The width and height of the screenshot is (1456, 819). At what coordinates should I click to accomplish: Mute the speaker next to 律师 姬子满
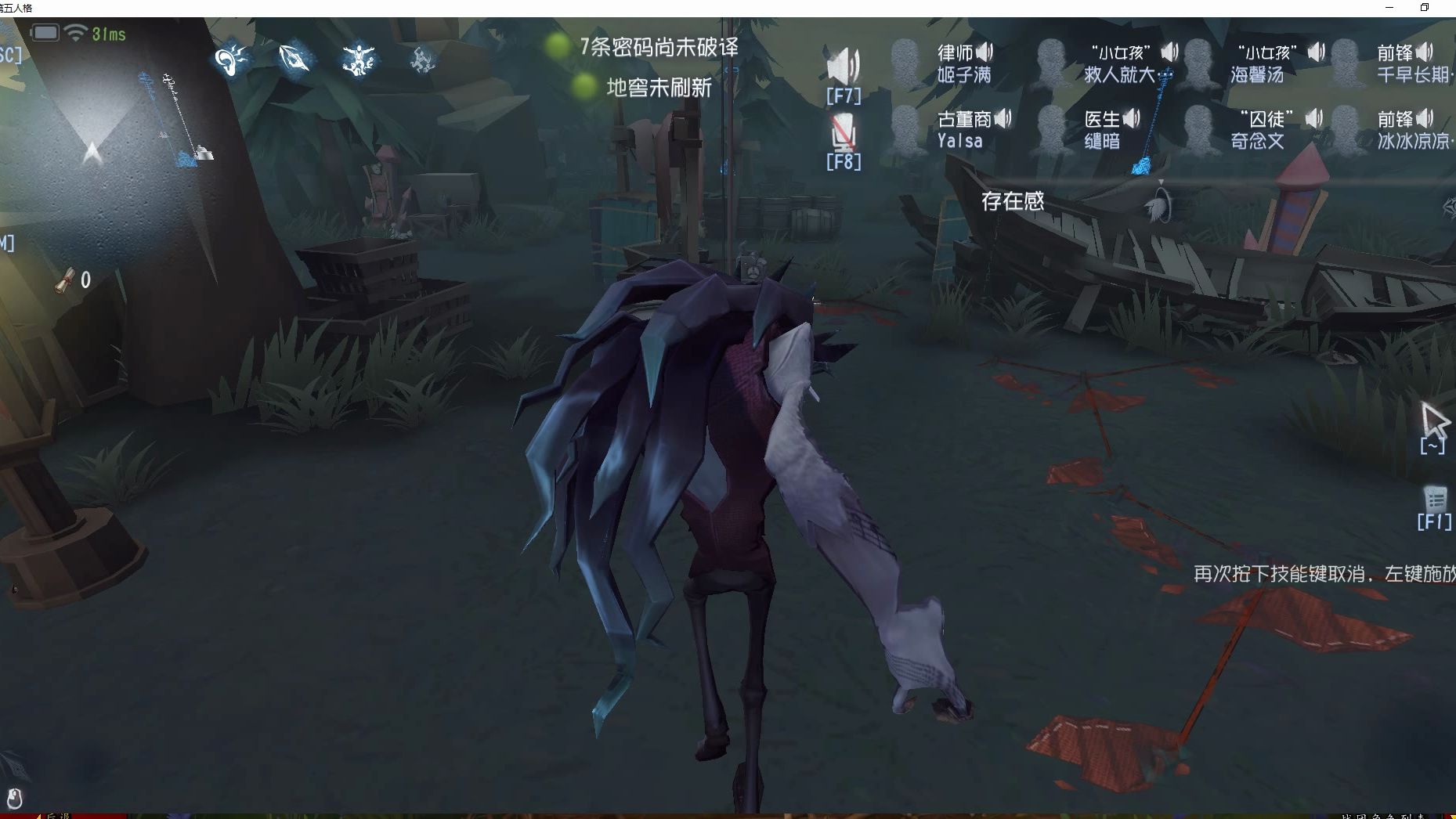pos(985,50)
